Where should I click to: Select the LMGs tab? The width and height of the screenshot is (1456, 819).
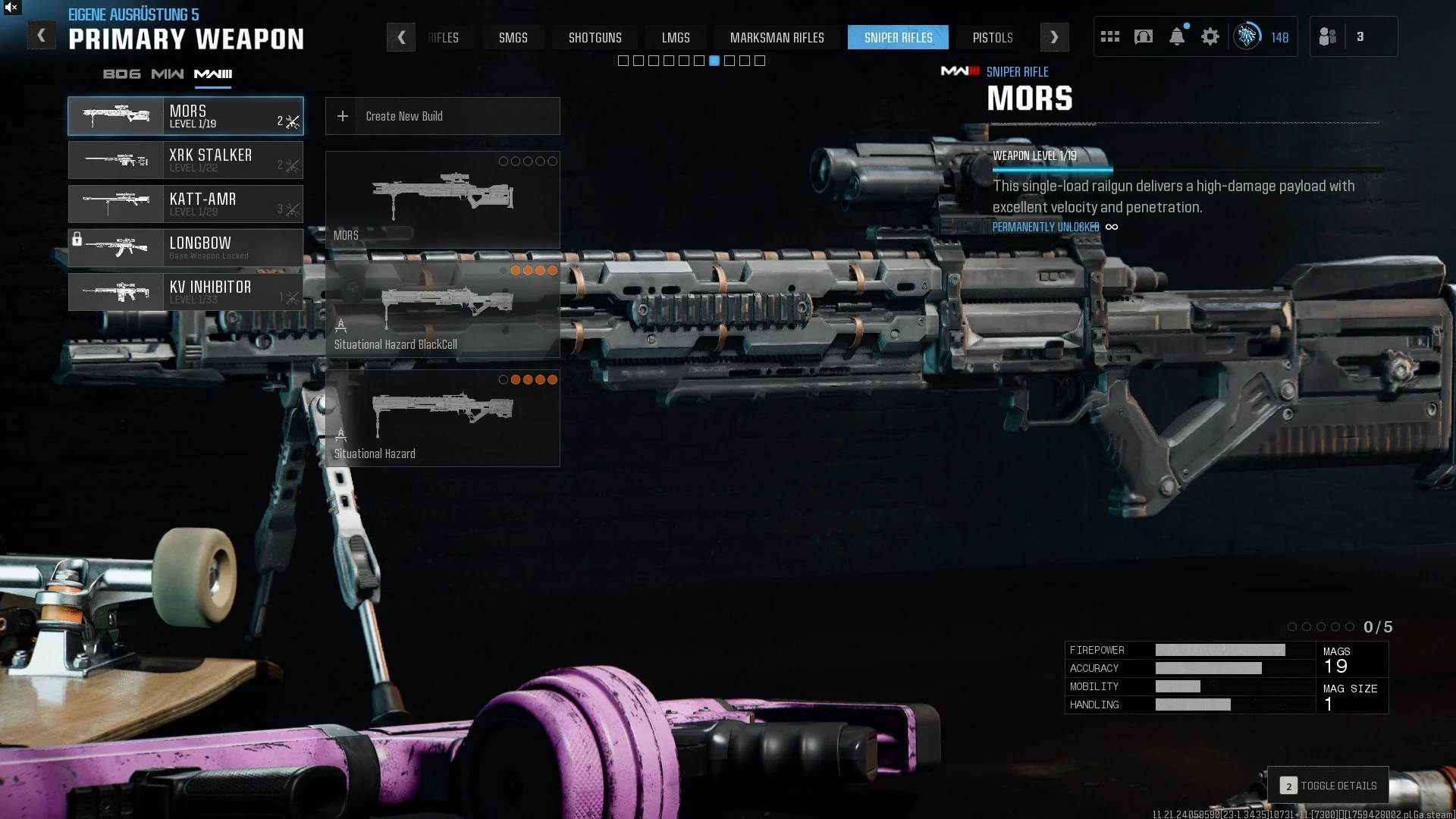tap(675, 37)
